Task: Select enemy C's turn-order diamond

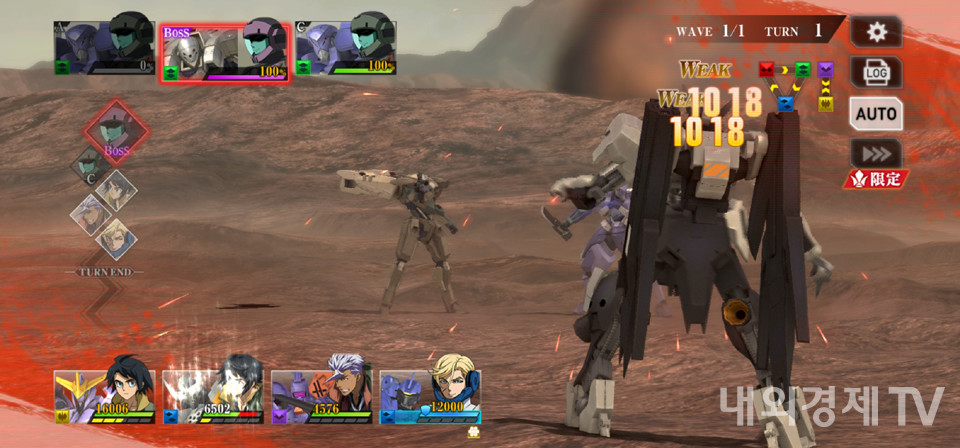Action: [x=88, y=165]
